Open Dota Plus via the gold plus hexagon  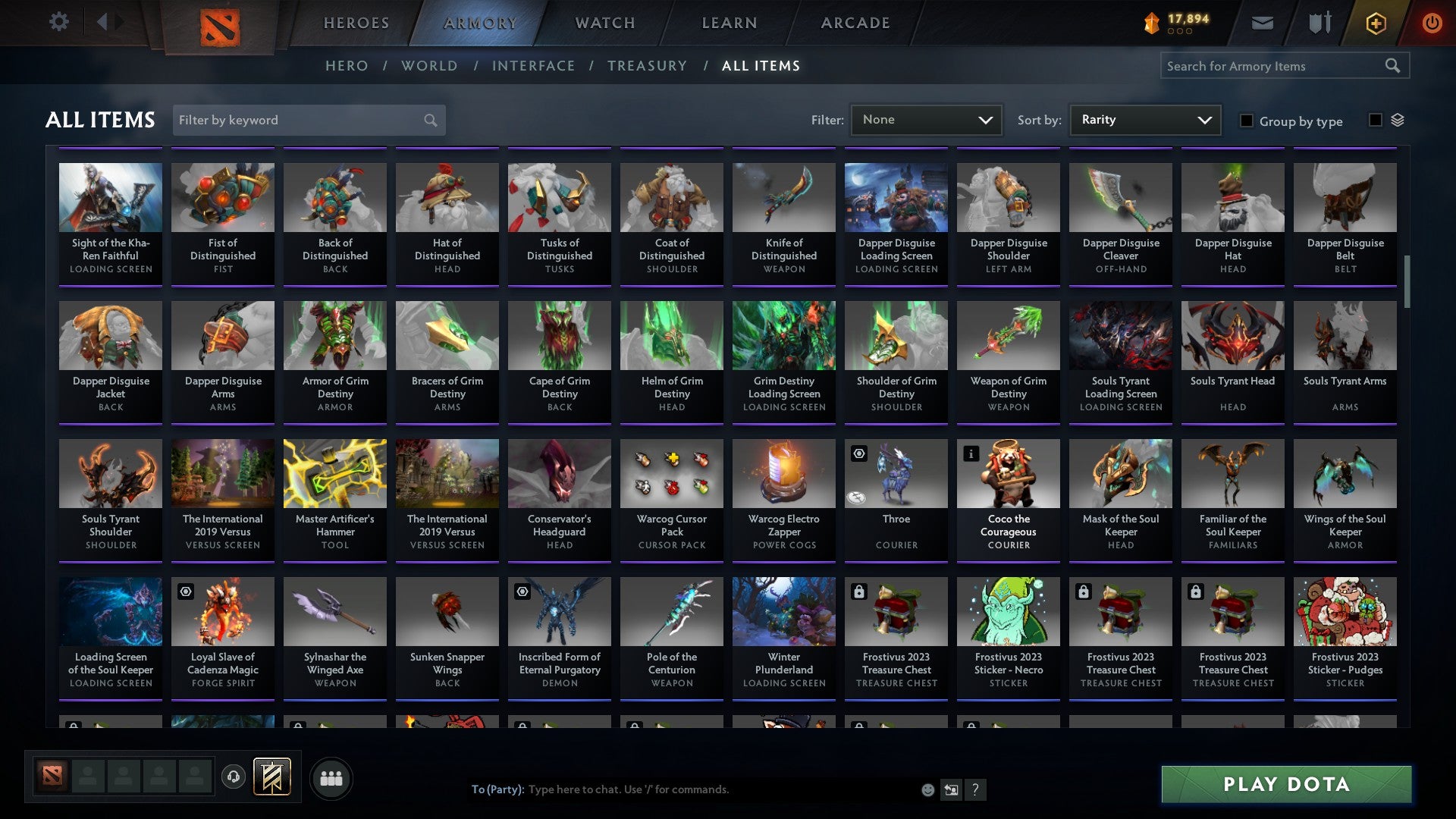tap(1375, 23)
